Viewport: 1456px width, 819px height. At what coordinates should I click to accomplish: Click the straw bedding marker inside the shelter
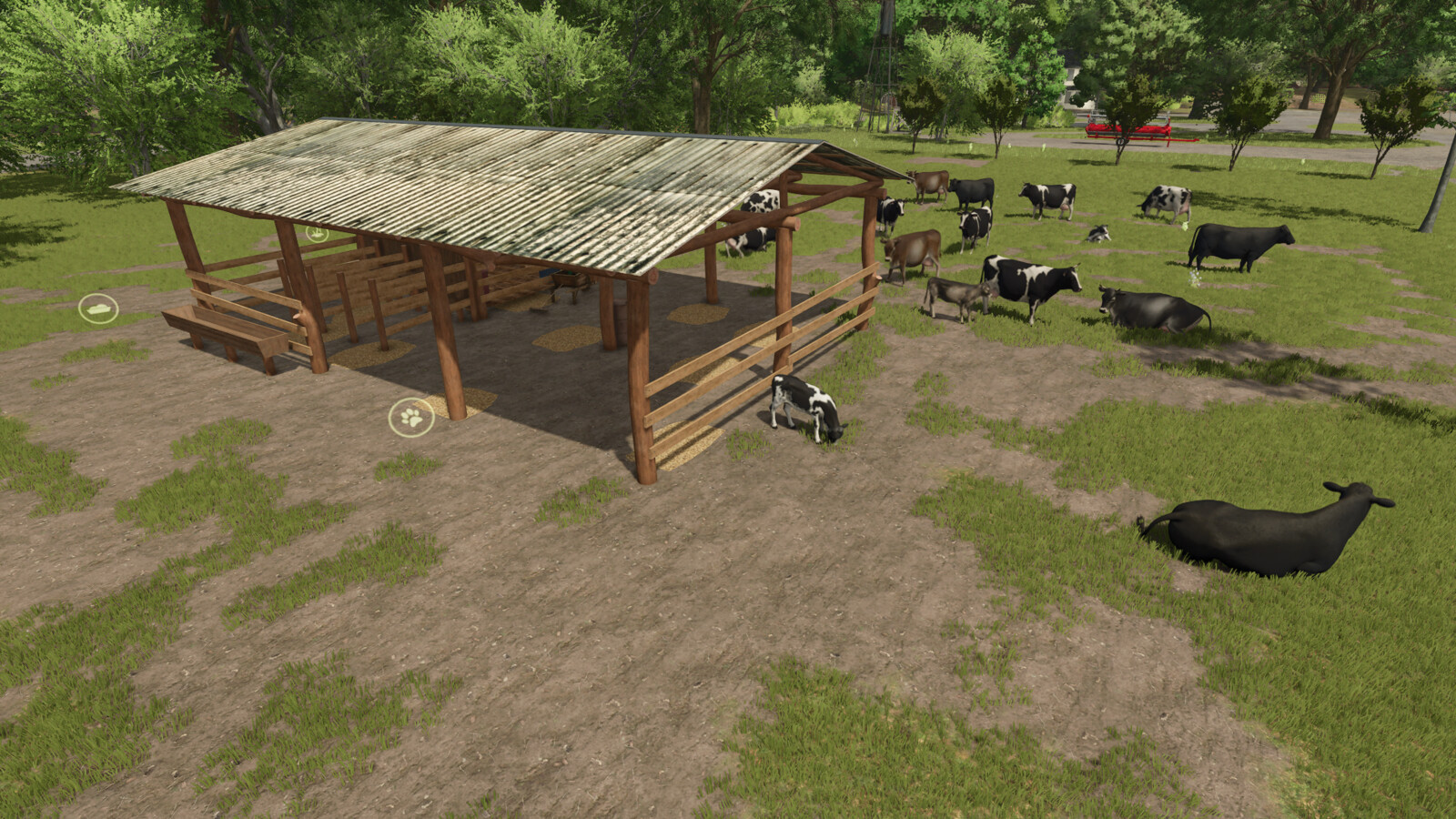(317, 234)
